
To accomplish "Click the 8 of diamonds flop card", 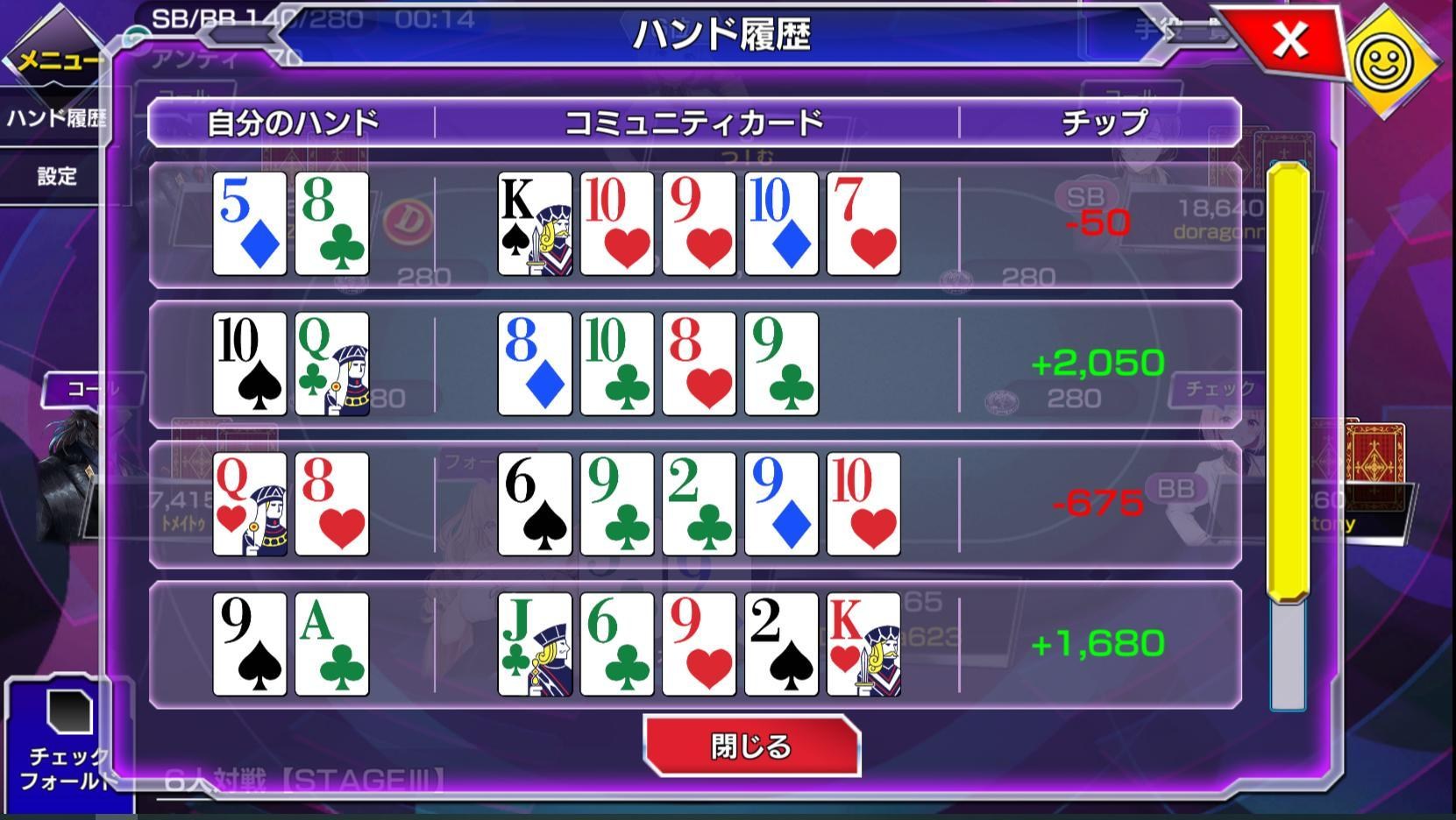I will pyautogui.click(x=534, y=364).
